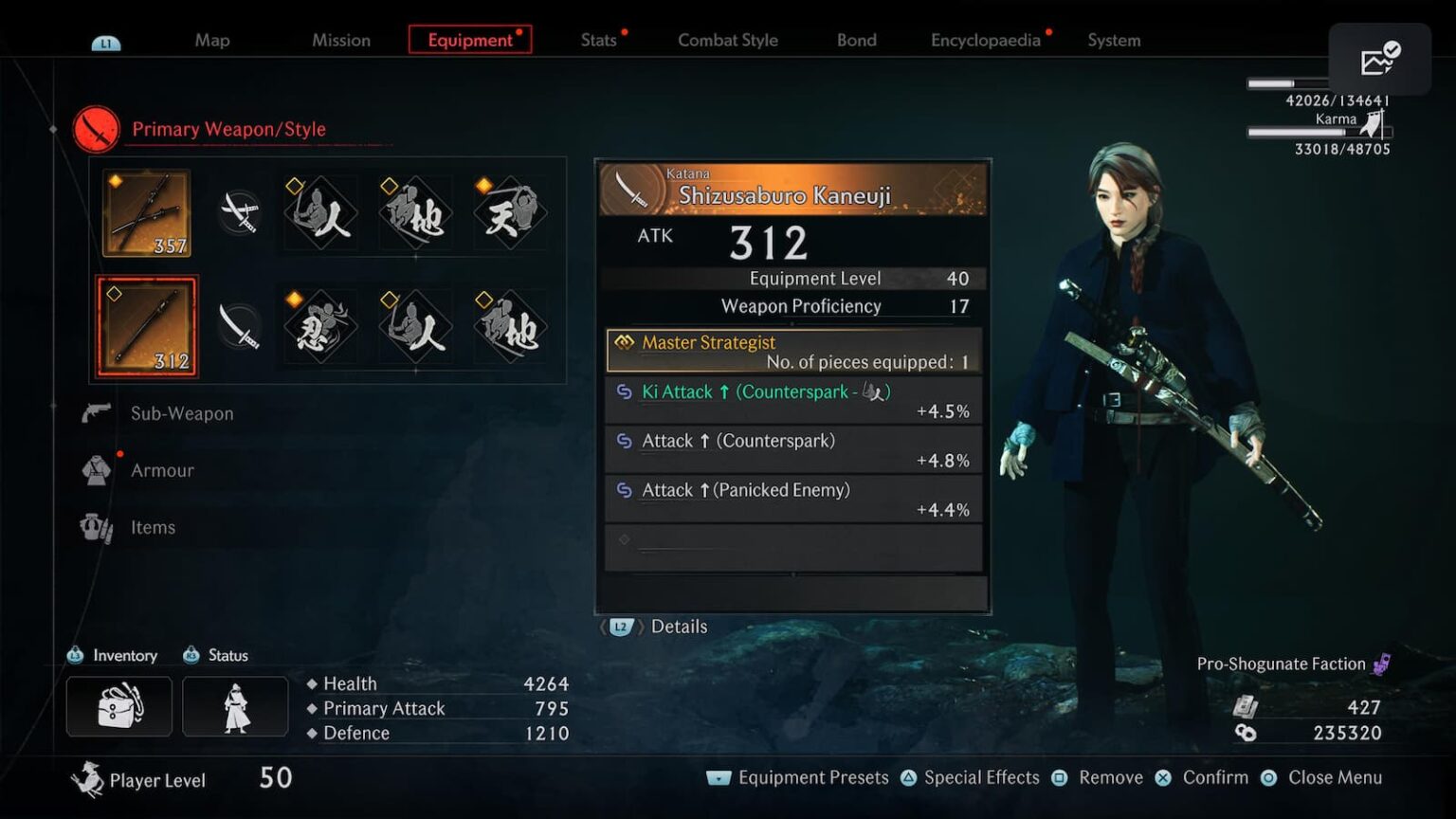Click the 天 Heaven style icon on top katana

click(x=509, y=212)
